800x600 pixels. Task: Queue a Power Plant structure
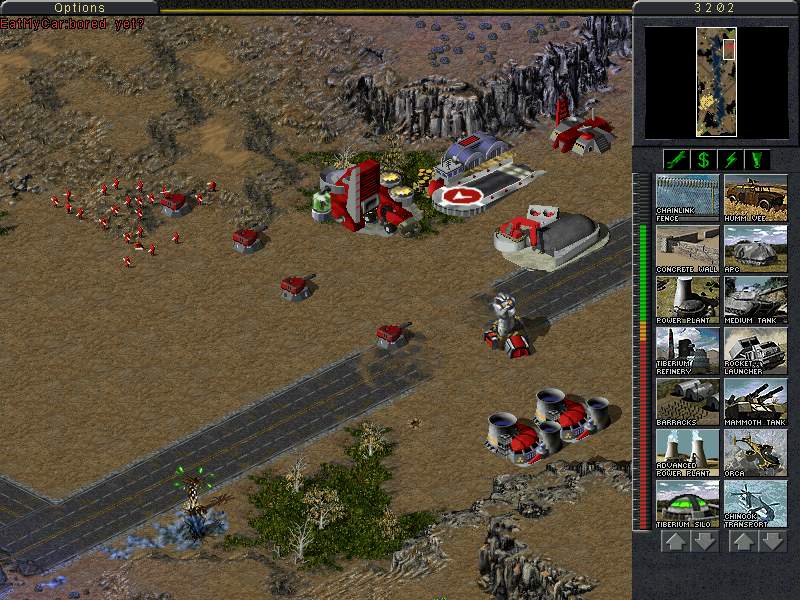687,299
